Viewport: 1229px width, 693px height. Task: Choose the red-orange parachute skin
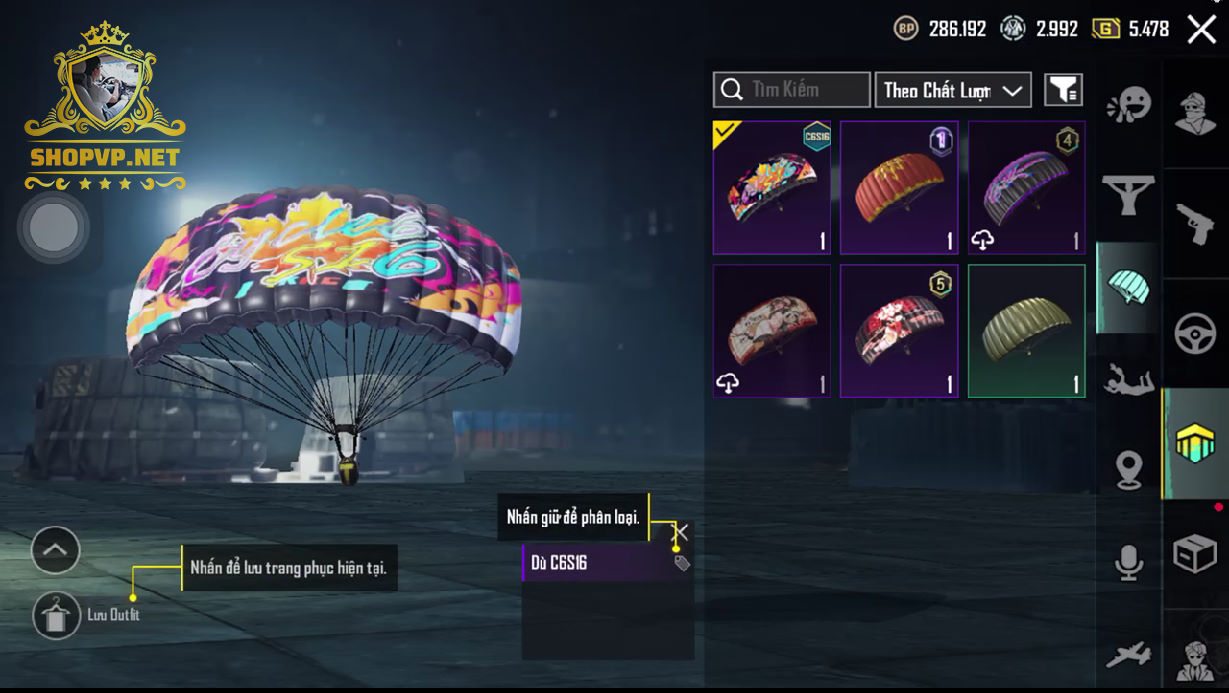point(899,188)
